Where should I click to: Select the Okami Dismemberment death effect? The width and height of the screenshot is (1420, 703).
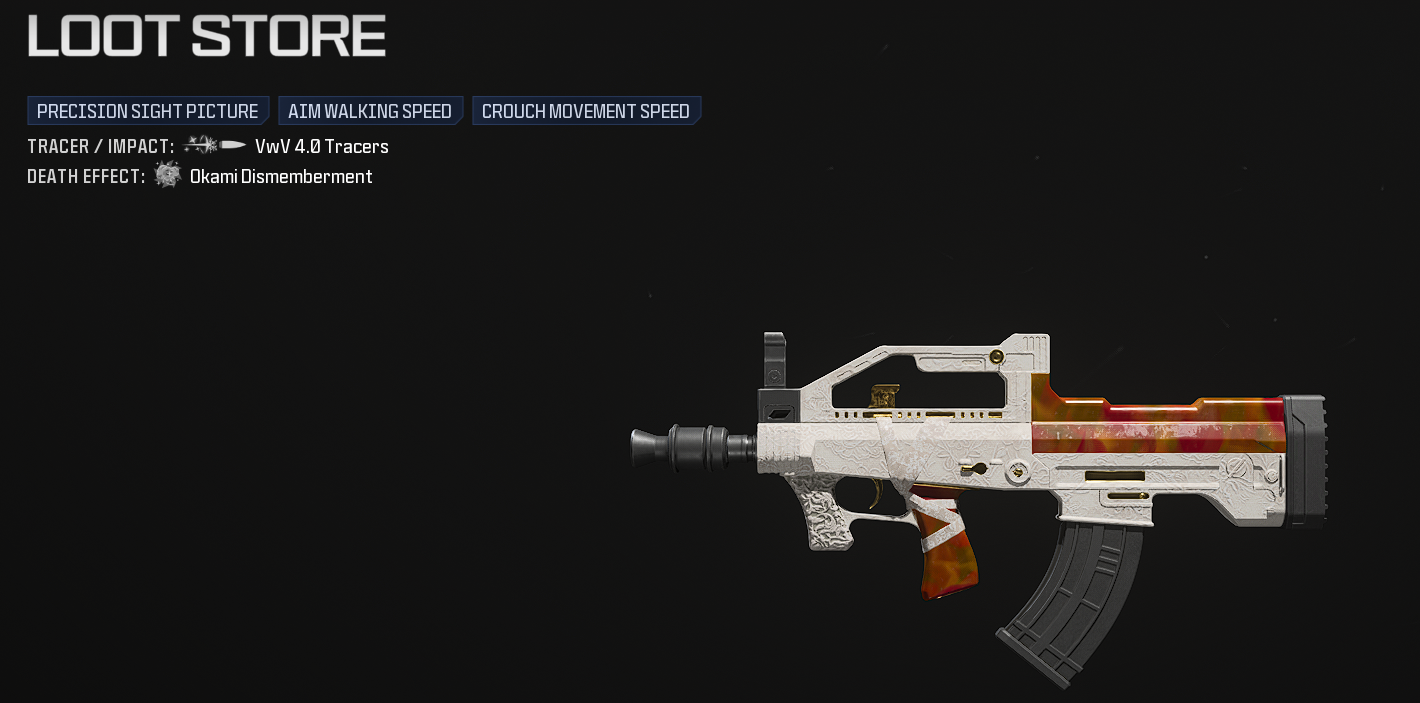click(x=281, y=177)
